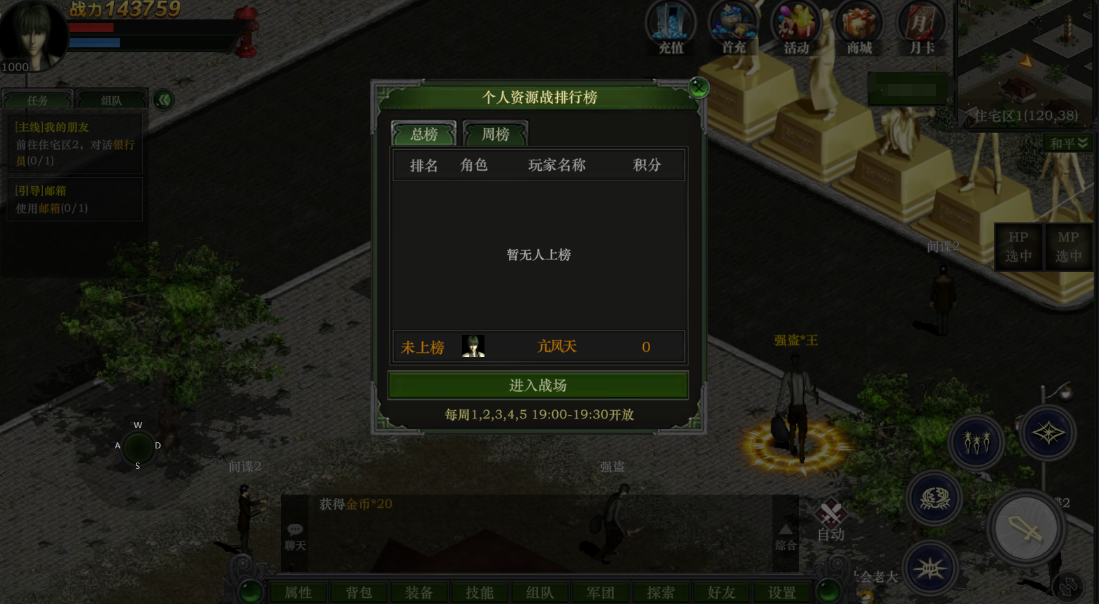Open the 设置 settings menu

782,592
